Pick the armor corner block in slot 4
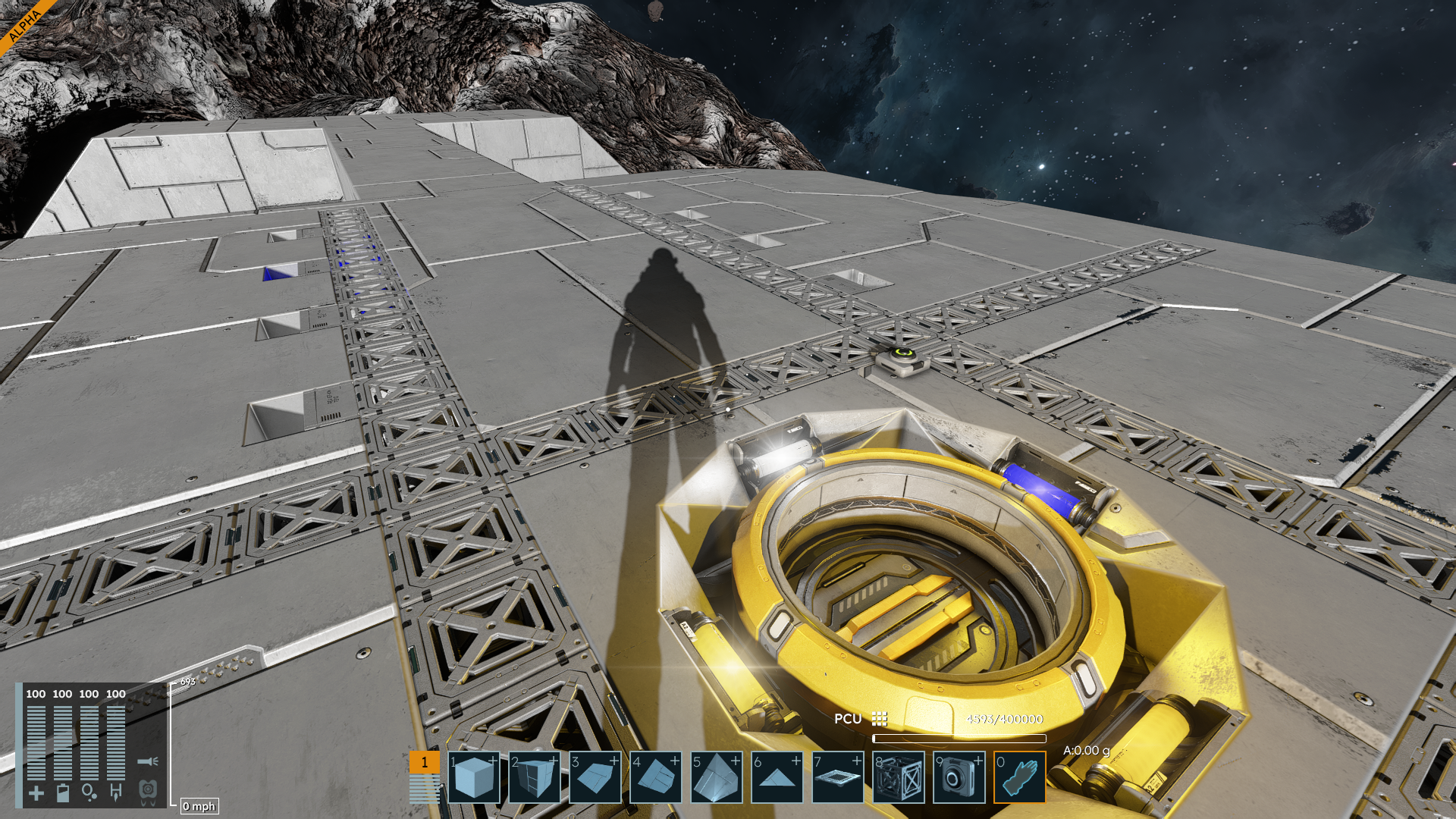The height and width of the screenshot is (819, 1456). [x=656, y=777]
